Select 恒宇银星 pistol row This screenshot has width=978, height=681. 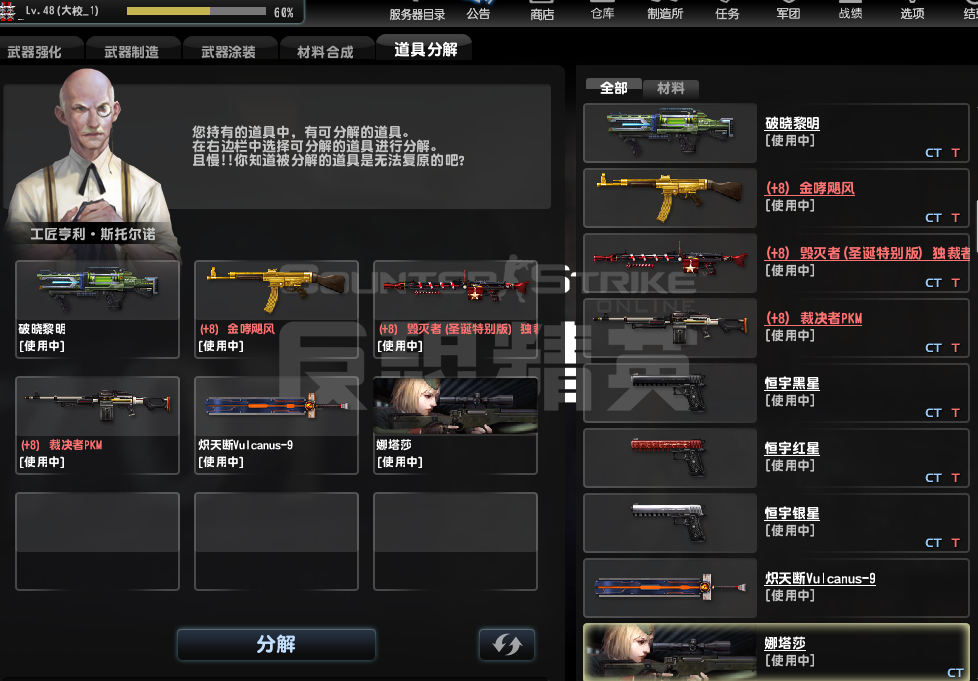(776, 521)
